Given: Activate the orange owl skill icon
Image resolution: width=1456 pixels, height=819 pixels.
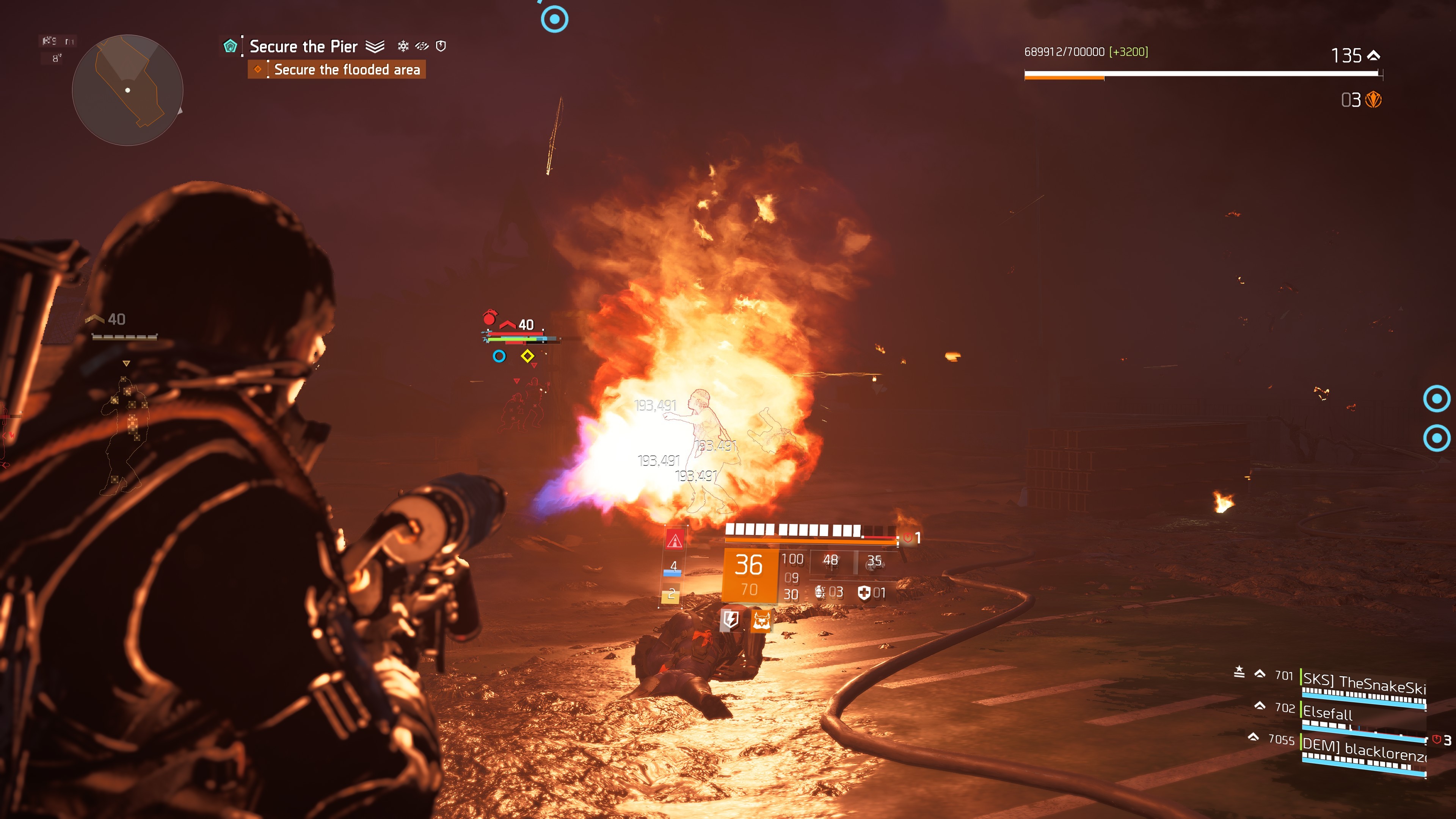Looking at the screenshot, I should click(761, 620).
